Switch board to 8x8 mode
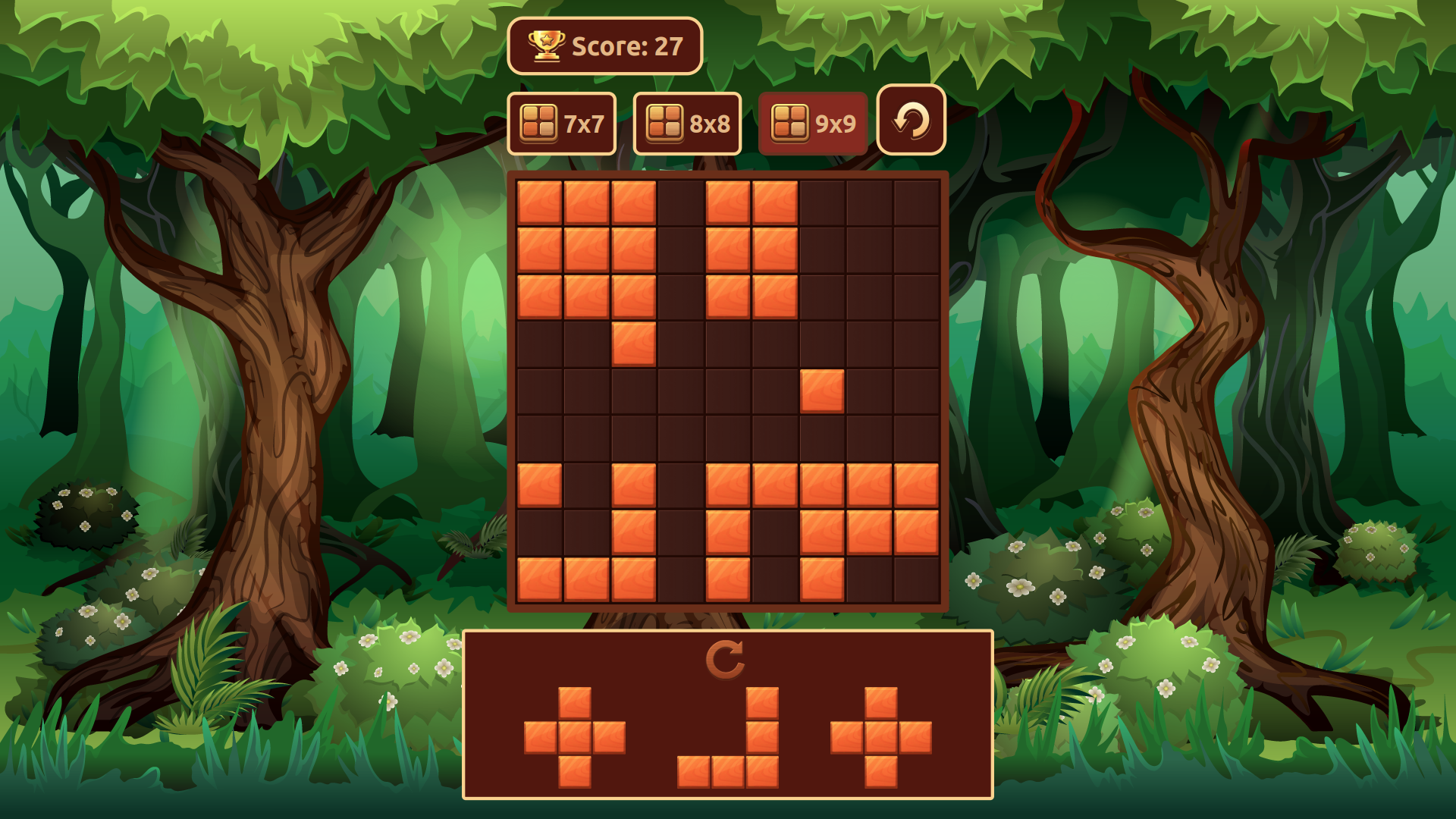 point(687,122)
